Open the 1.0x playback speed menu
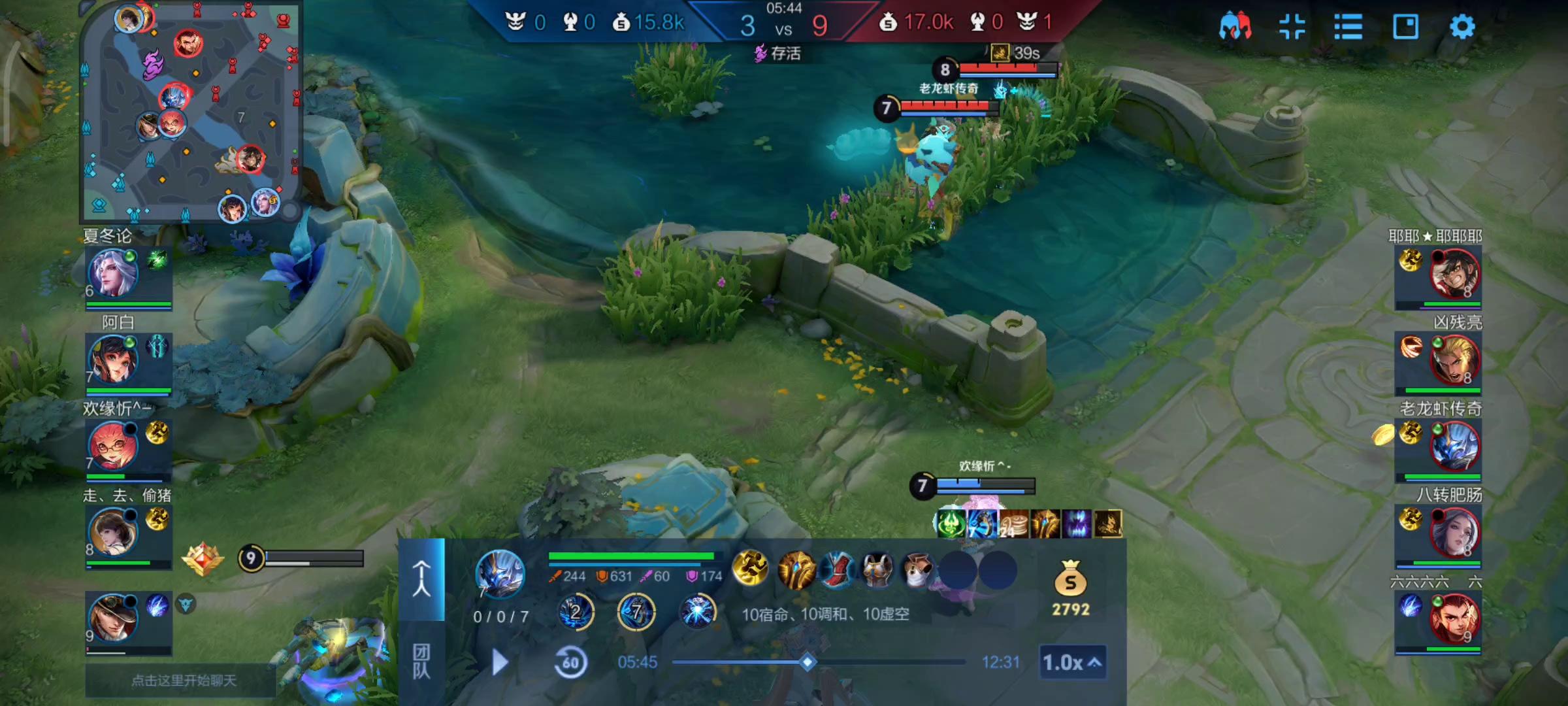Screen dimensions: 1568x706 click(1072, 662)
